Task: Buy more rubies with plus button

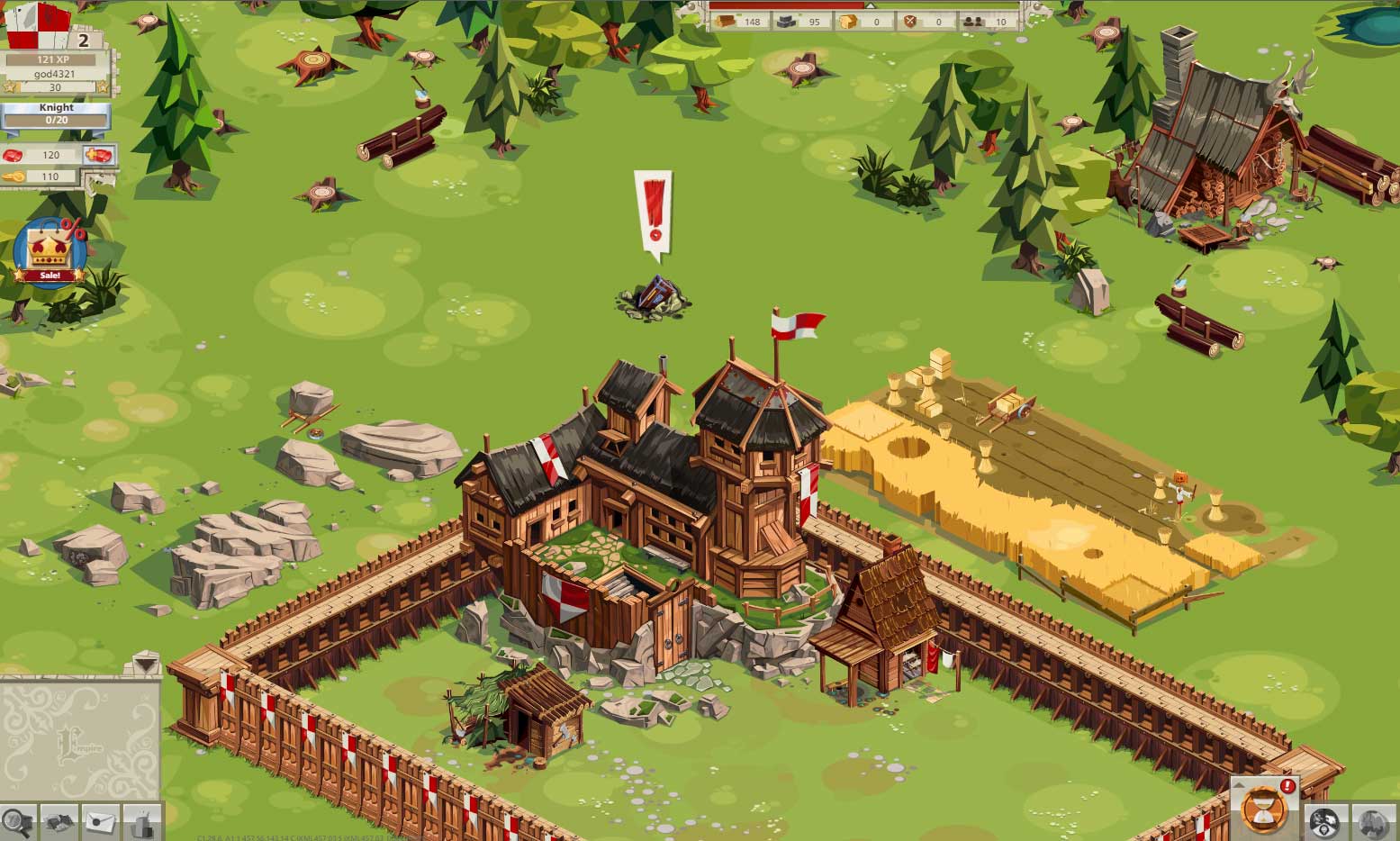Action: [99, 155]
